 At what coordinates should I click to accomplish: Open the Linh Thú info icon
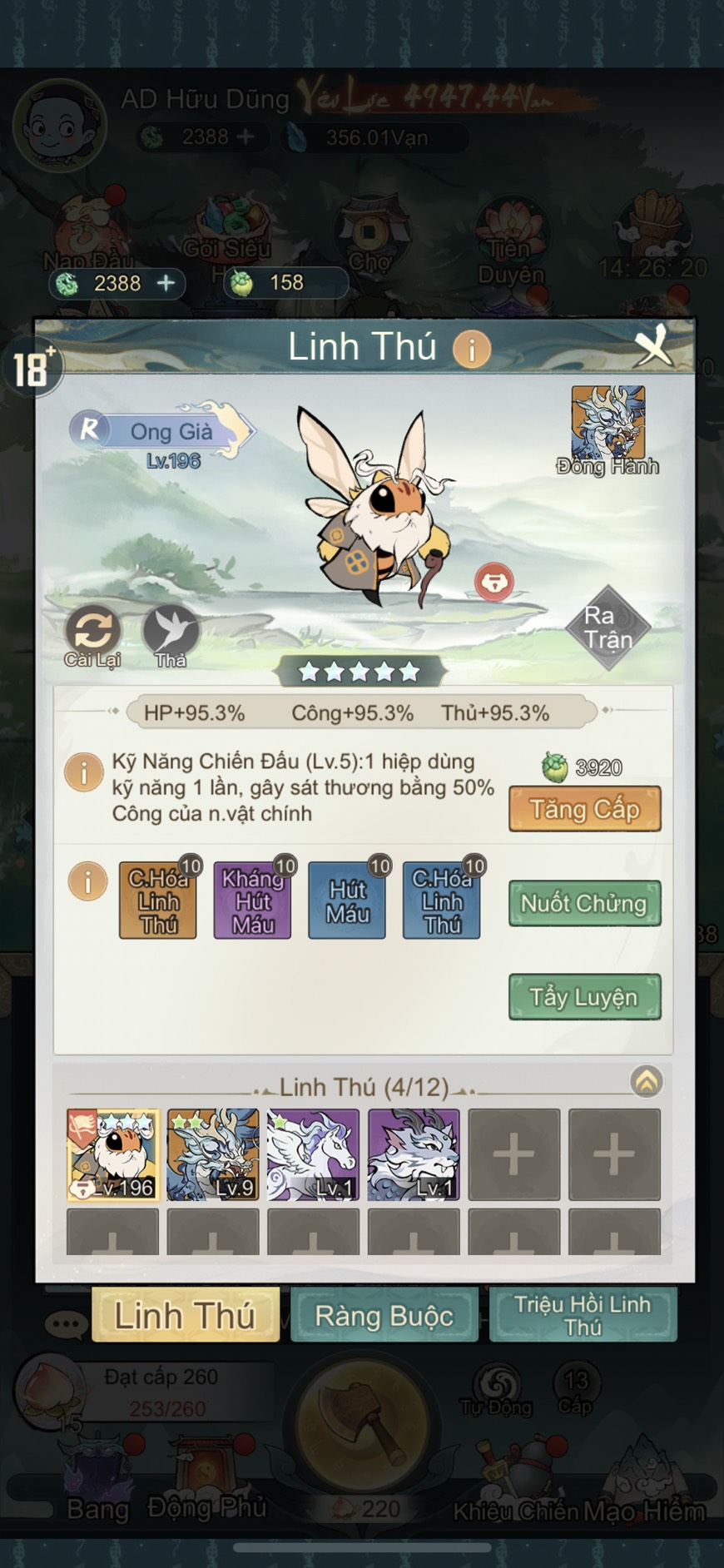point(471,350)
